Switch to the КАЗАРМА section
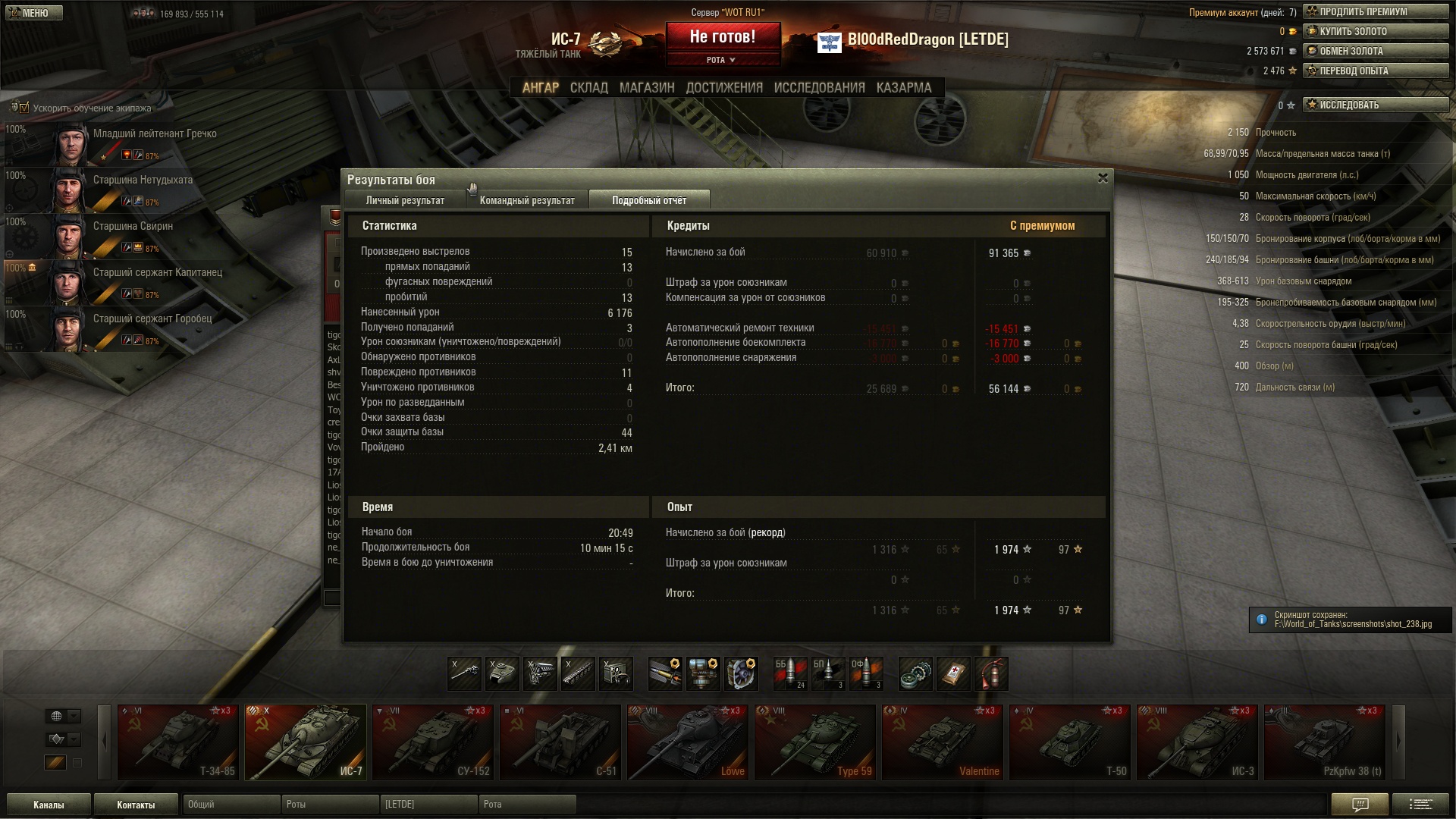Screen dimensions: 1456x819 pyautogui.click(x=903, y=88)
